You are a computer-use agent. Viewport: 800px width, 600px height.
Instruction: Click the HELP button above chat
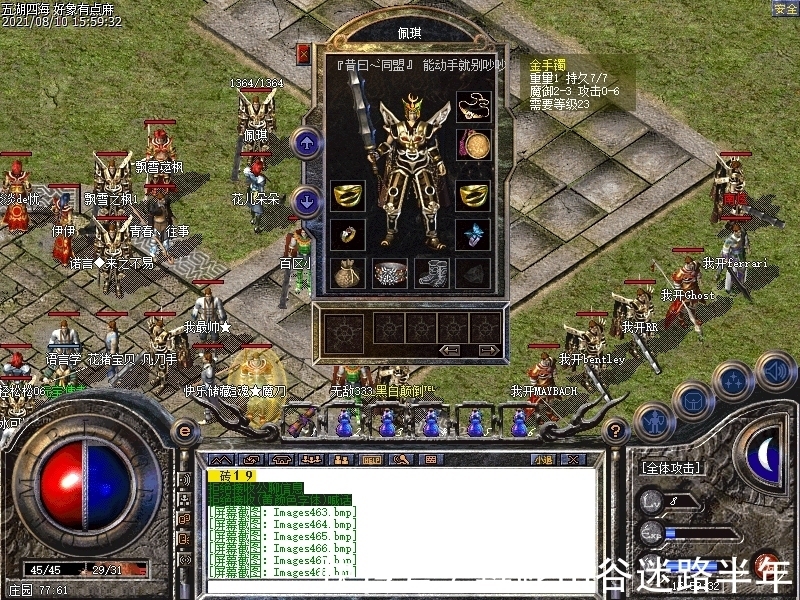pos(372,460)
